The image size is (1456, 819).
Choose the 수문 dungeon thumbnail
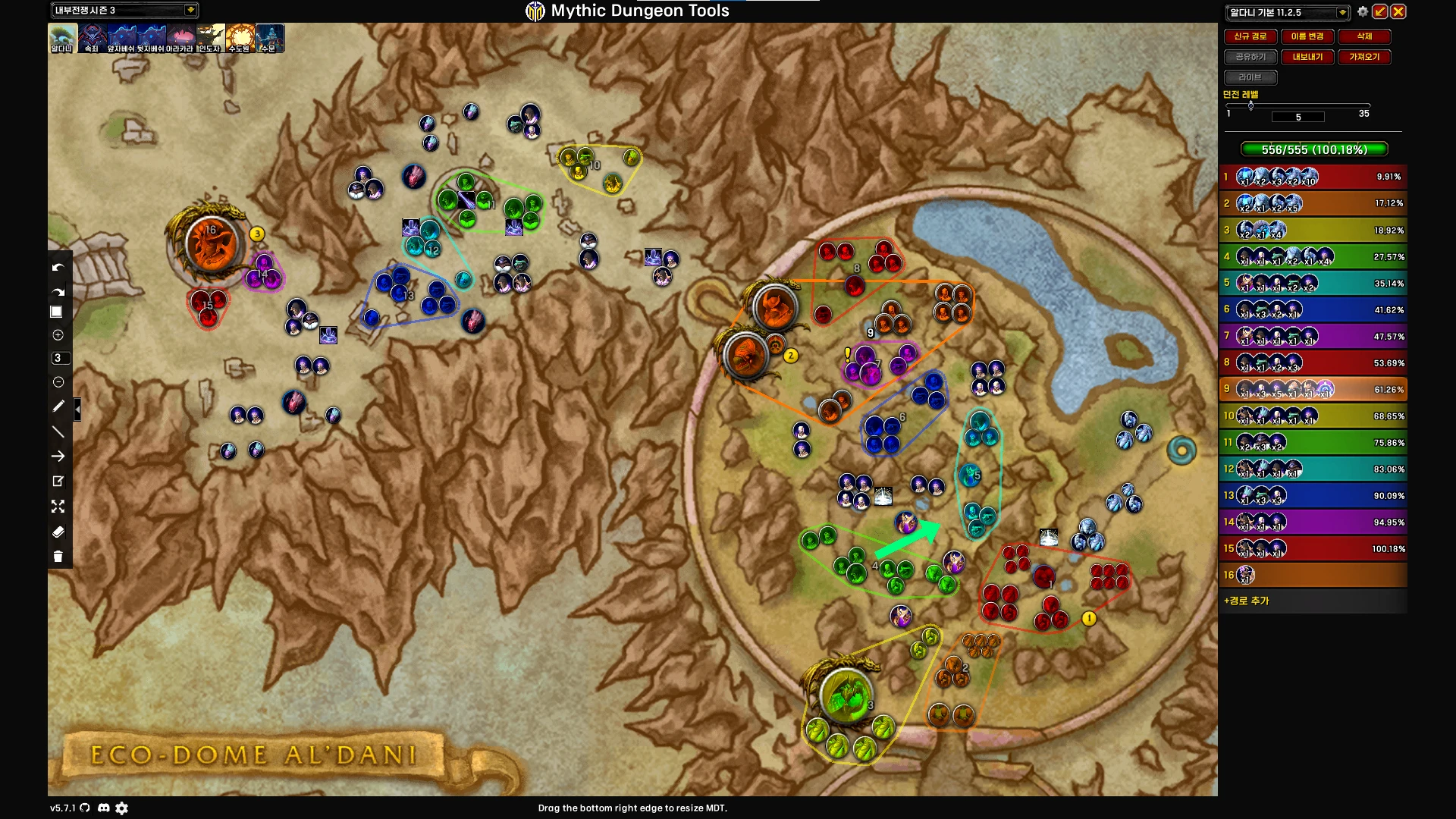point(269,37)
